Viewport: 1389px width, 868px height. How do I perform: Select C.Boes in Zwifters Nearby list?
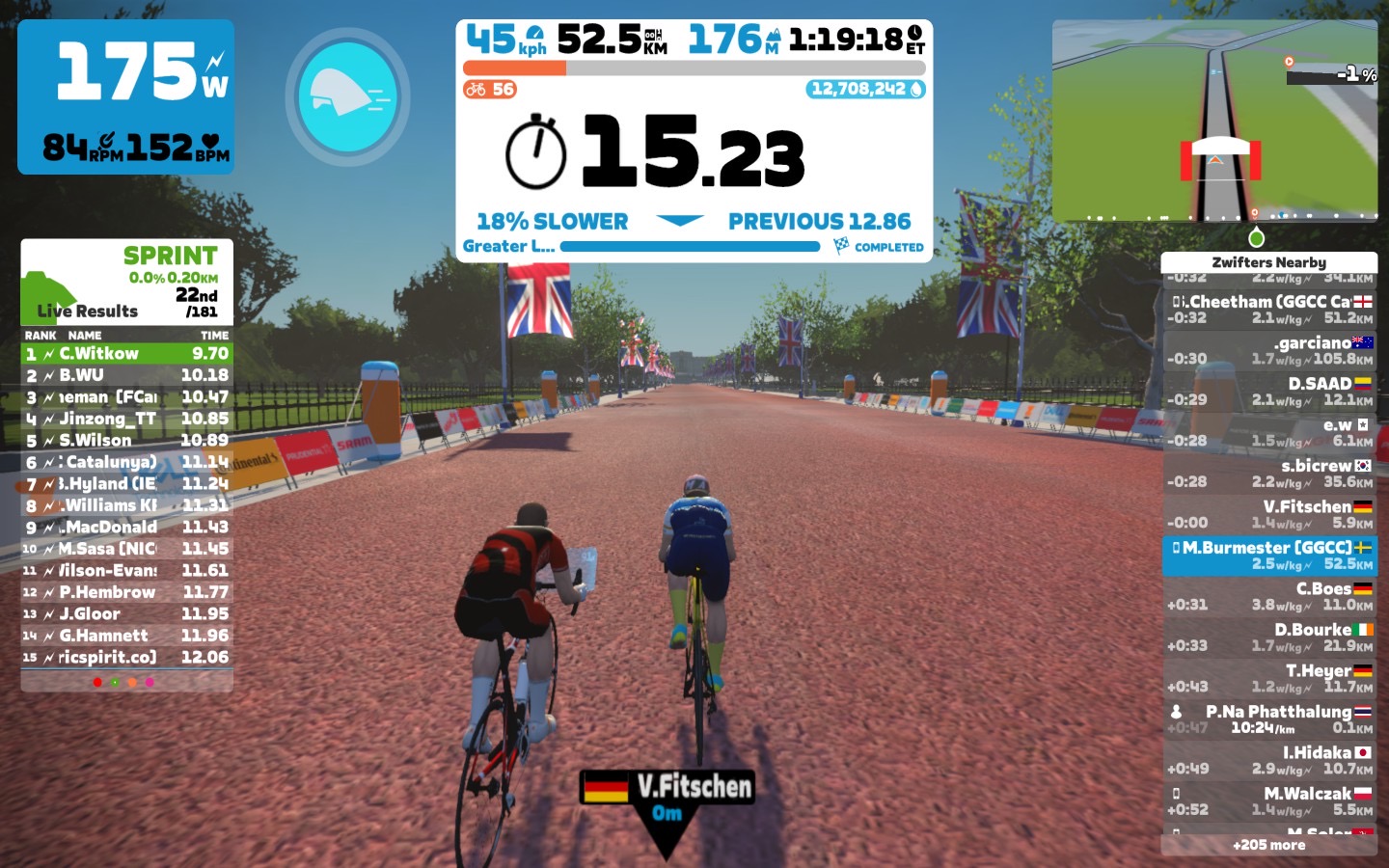click(1269, 596)
